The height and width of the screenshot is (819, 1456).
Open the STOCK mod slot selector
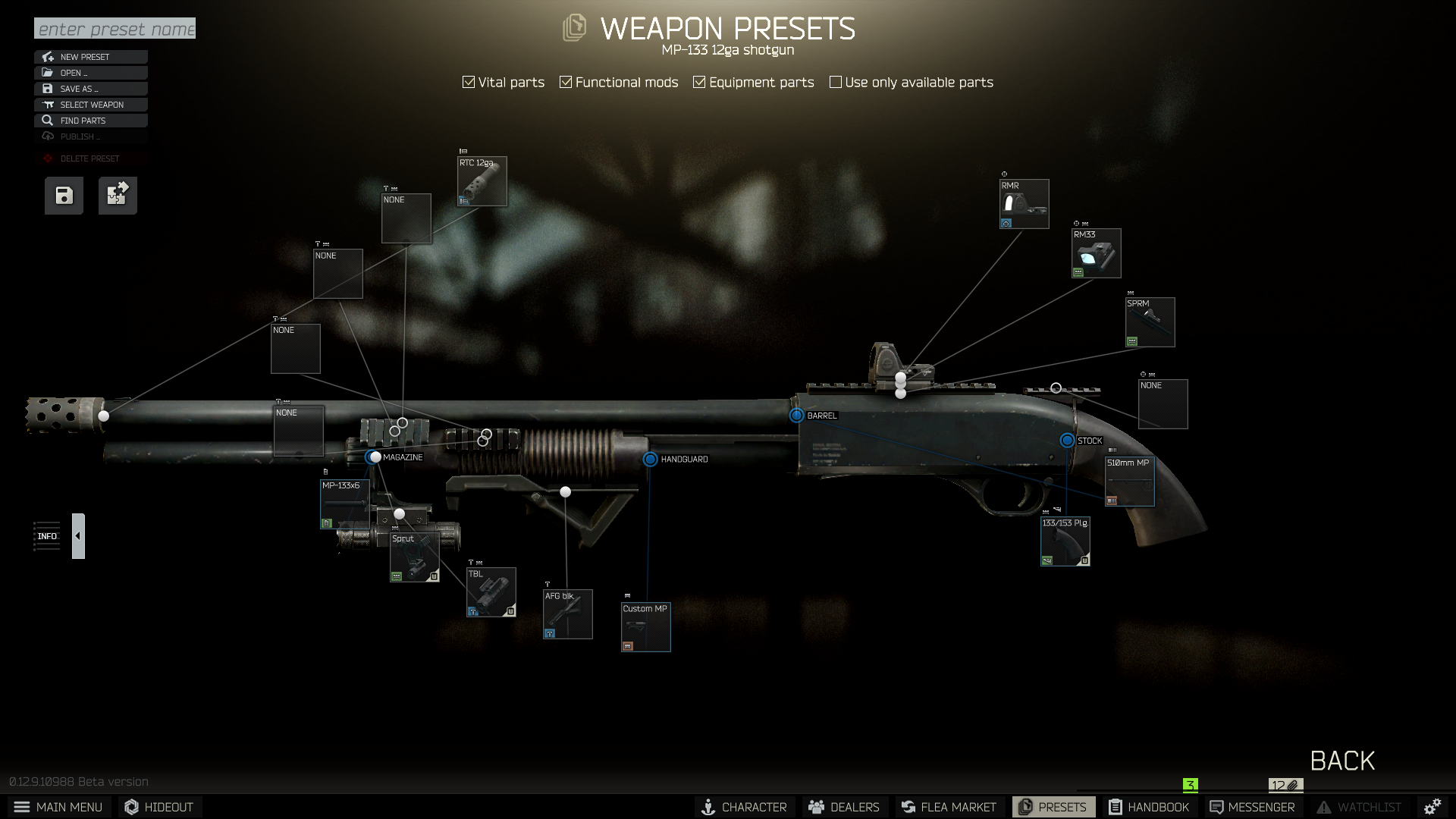[x=1068, y=440]
